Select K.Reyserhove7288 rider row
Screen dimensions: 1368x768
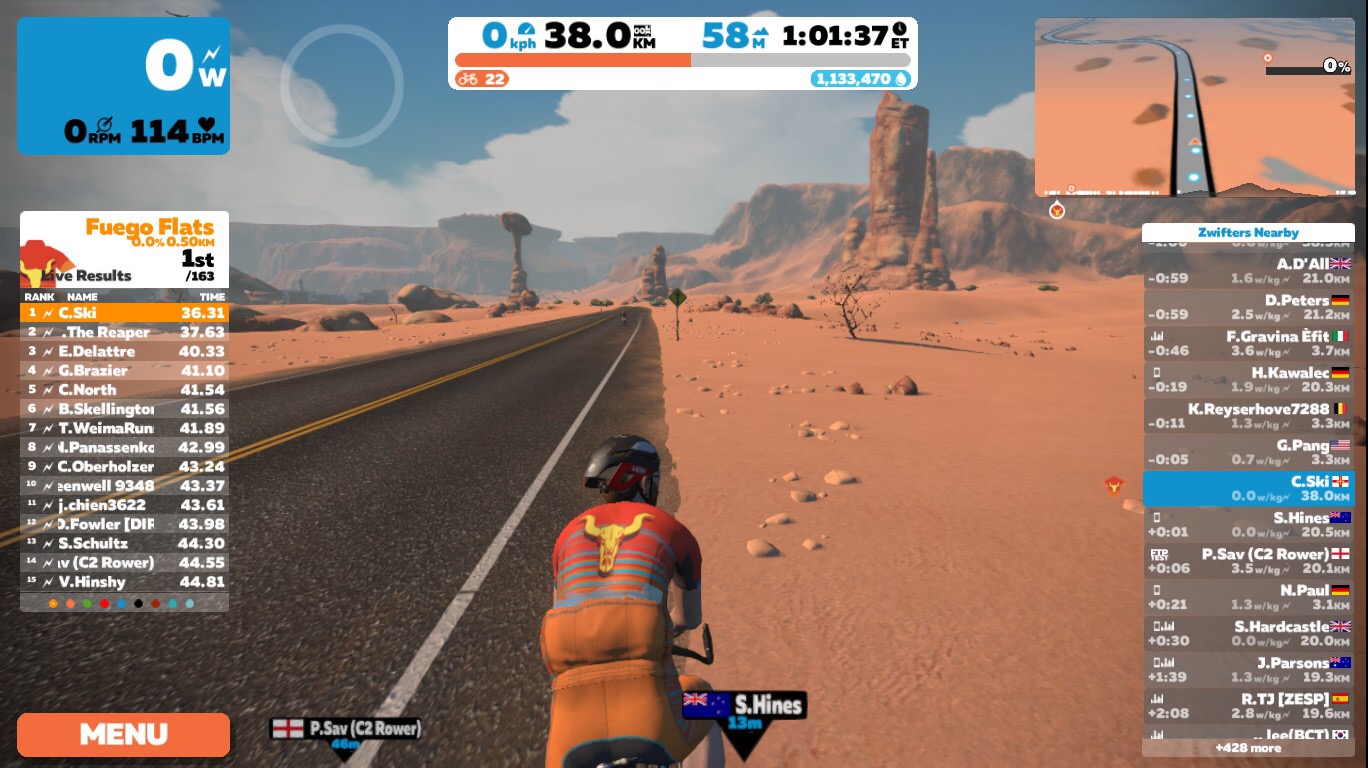click(1248, 416)
